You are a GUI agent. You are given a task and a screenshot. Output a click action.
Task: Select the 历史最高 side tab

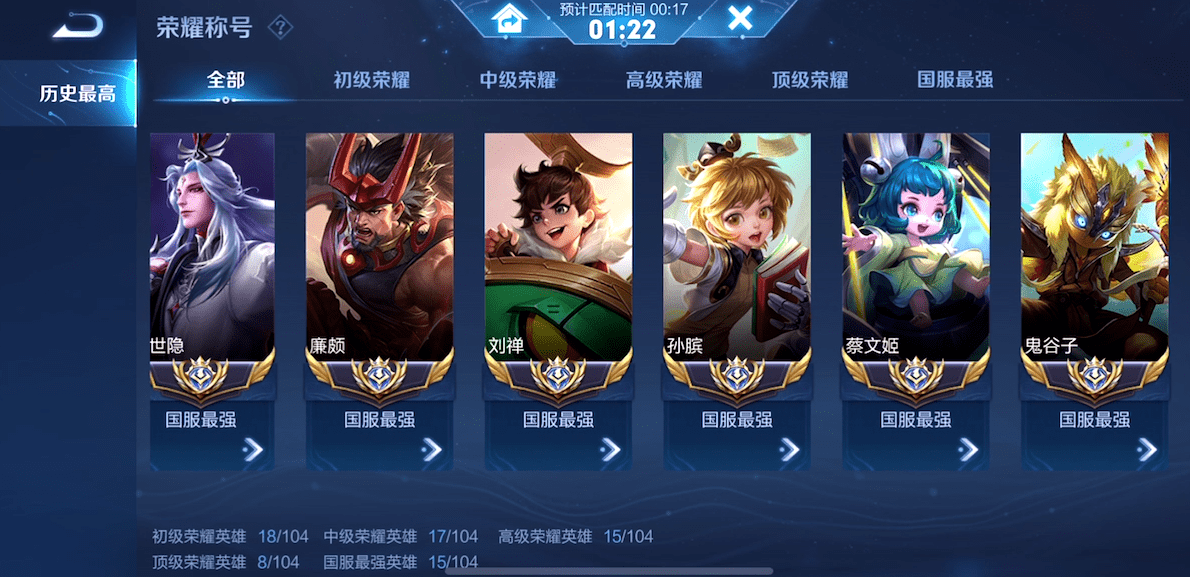tap(77, 95)
